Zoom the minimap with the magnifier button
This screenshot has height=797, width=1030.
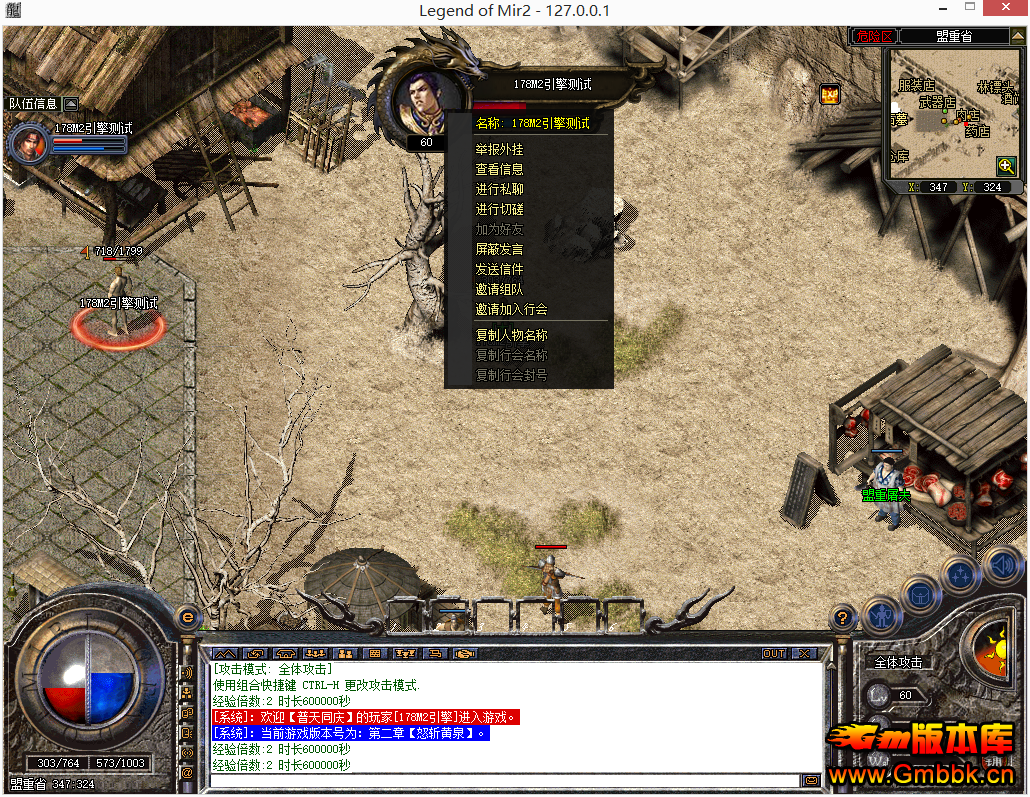[x=1006, y=166]
